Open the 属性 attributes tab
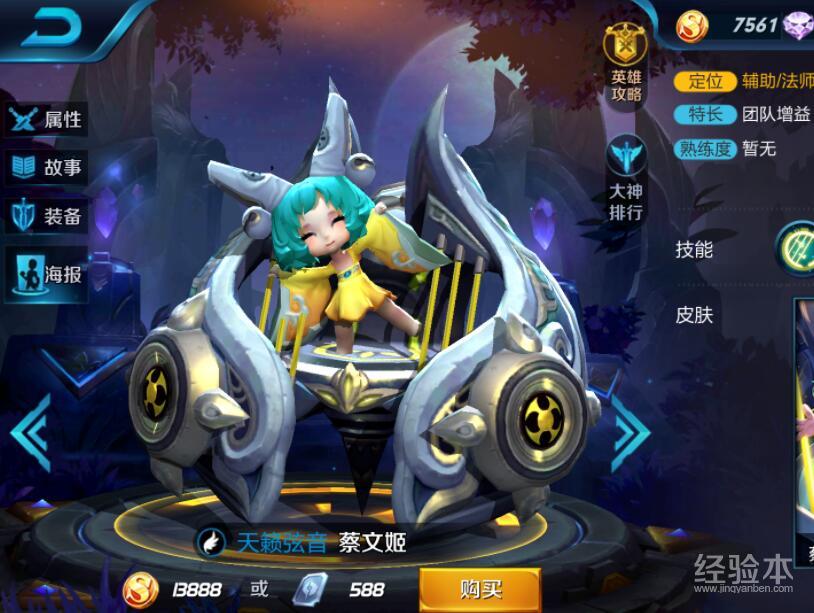This screenshot has width=814, height=613. [45, 120]
